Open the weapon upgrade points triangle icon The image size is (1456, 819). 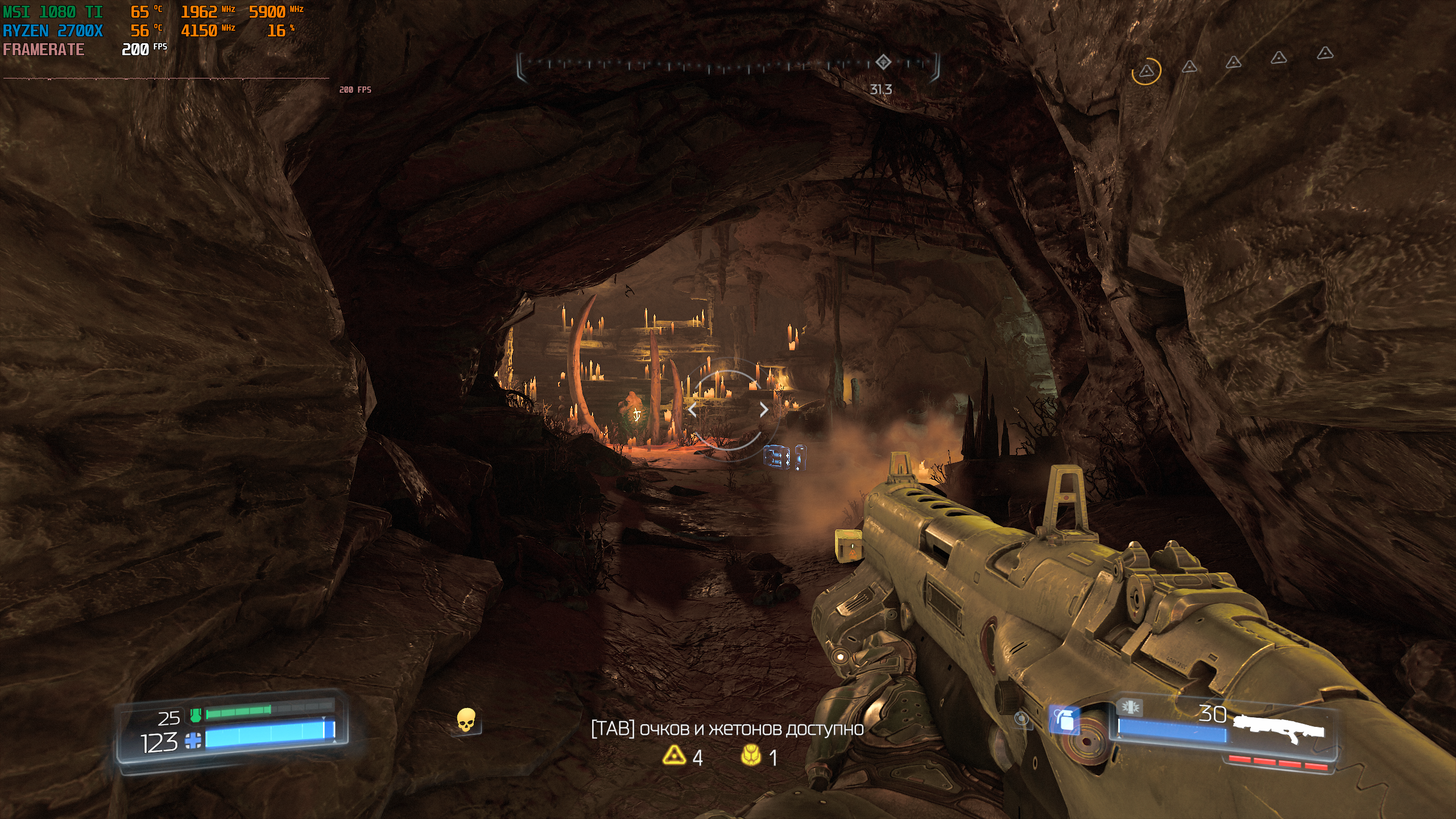674,755
